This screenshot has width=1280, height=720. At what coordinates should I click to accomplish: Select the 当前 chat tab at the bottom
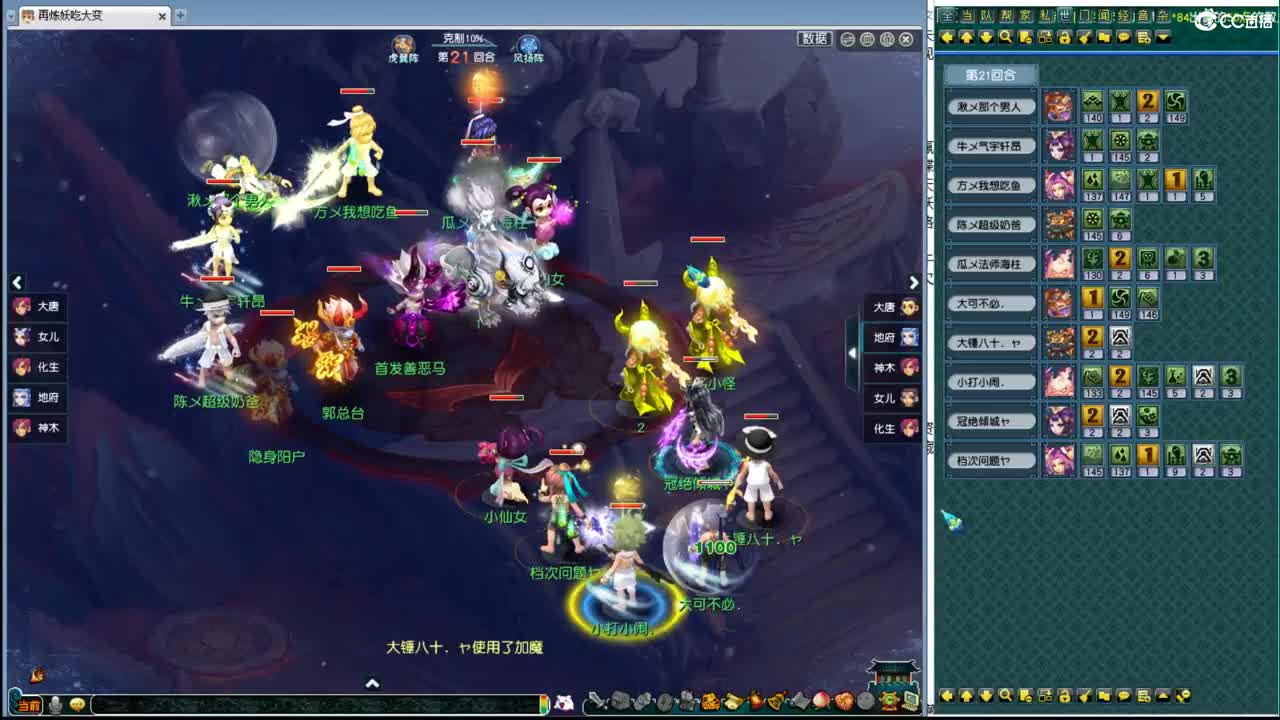point(28,705)
